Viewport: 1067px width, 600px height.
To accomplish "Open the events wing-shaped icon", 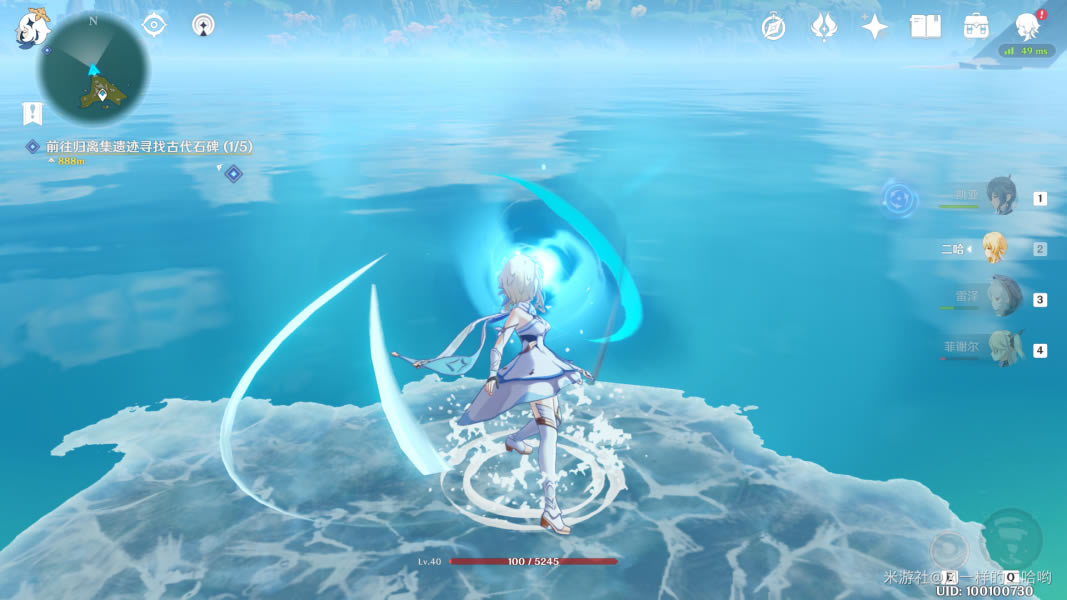I will tap(824, 27).
